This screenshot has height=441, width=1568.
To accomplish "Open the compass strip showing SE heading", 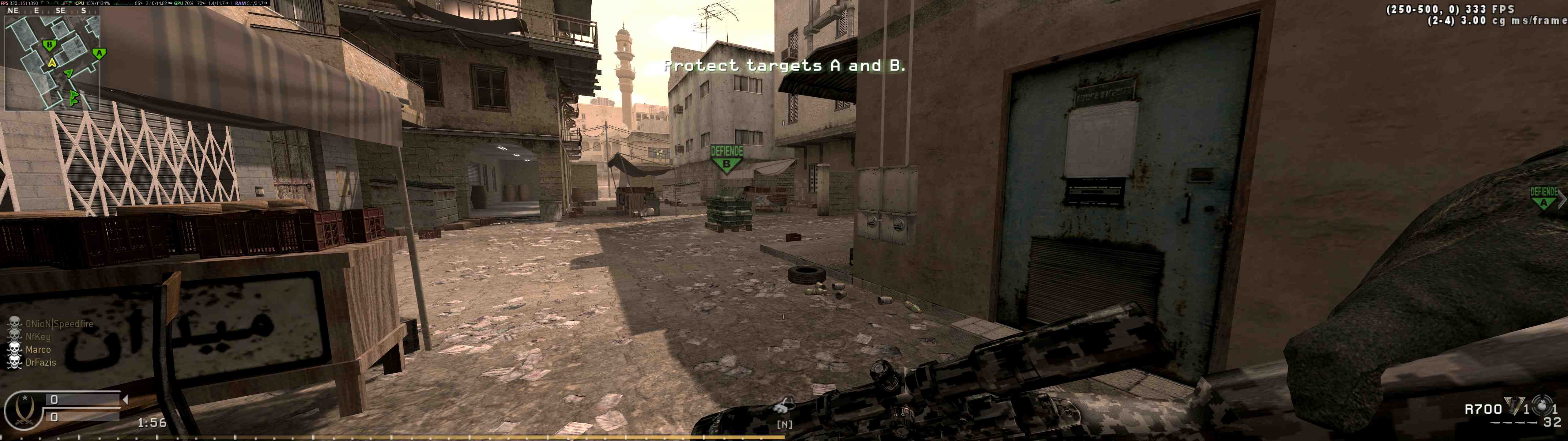I will (49, 11).
